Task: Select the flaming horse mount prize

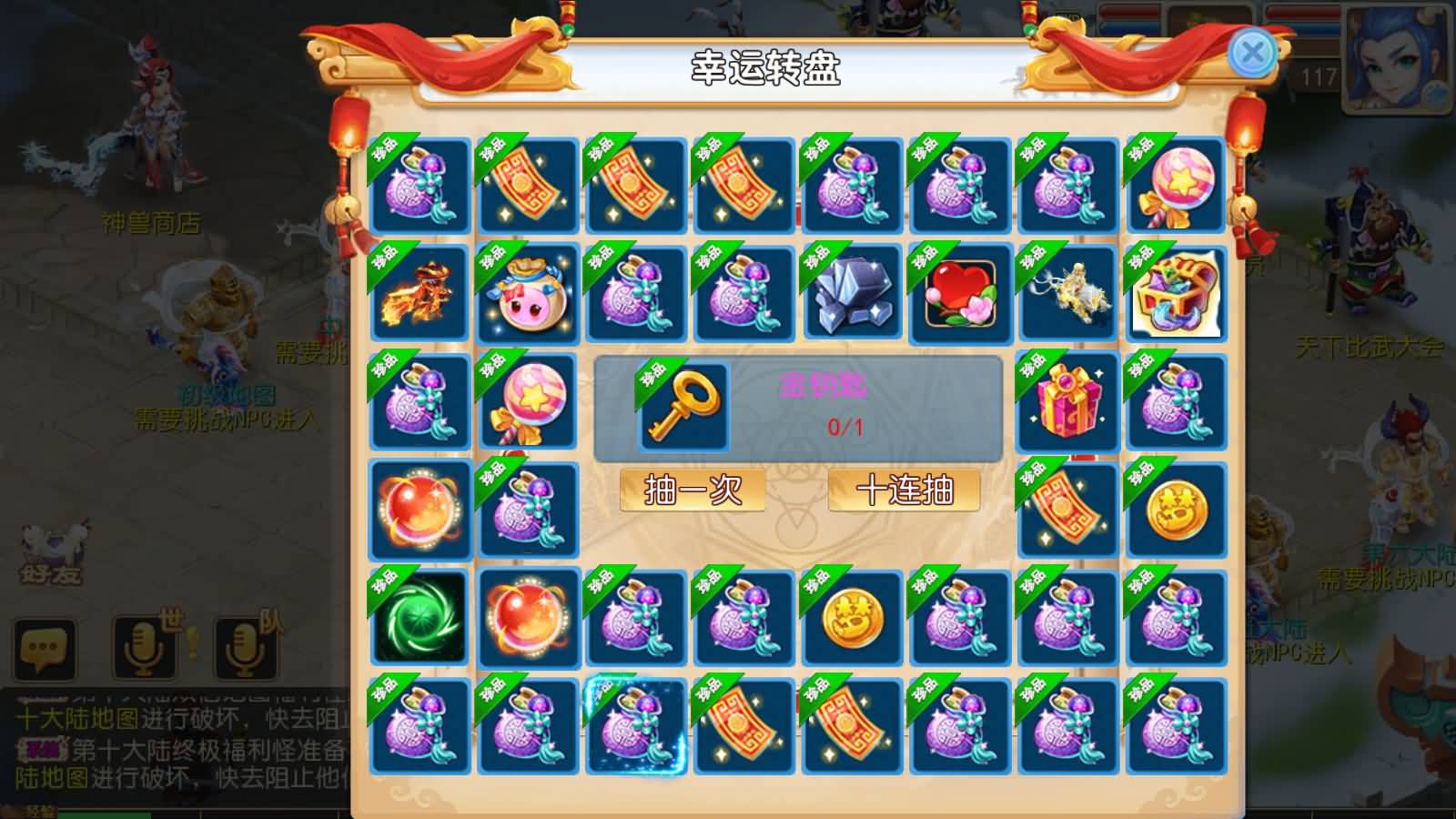Action: coord(420,294)
